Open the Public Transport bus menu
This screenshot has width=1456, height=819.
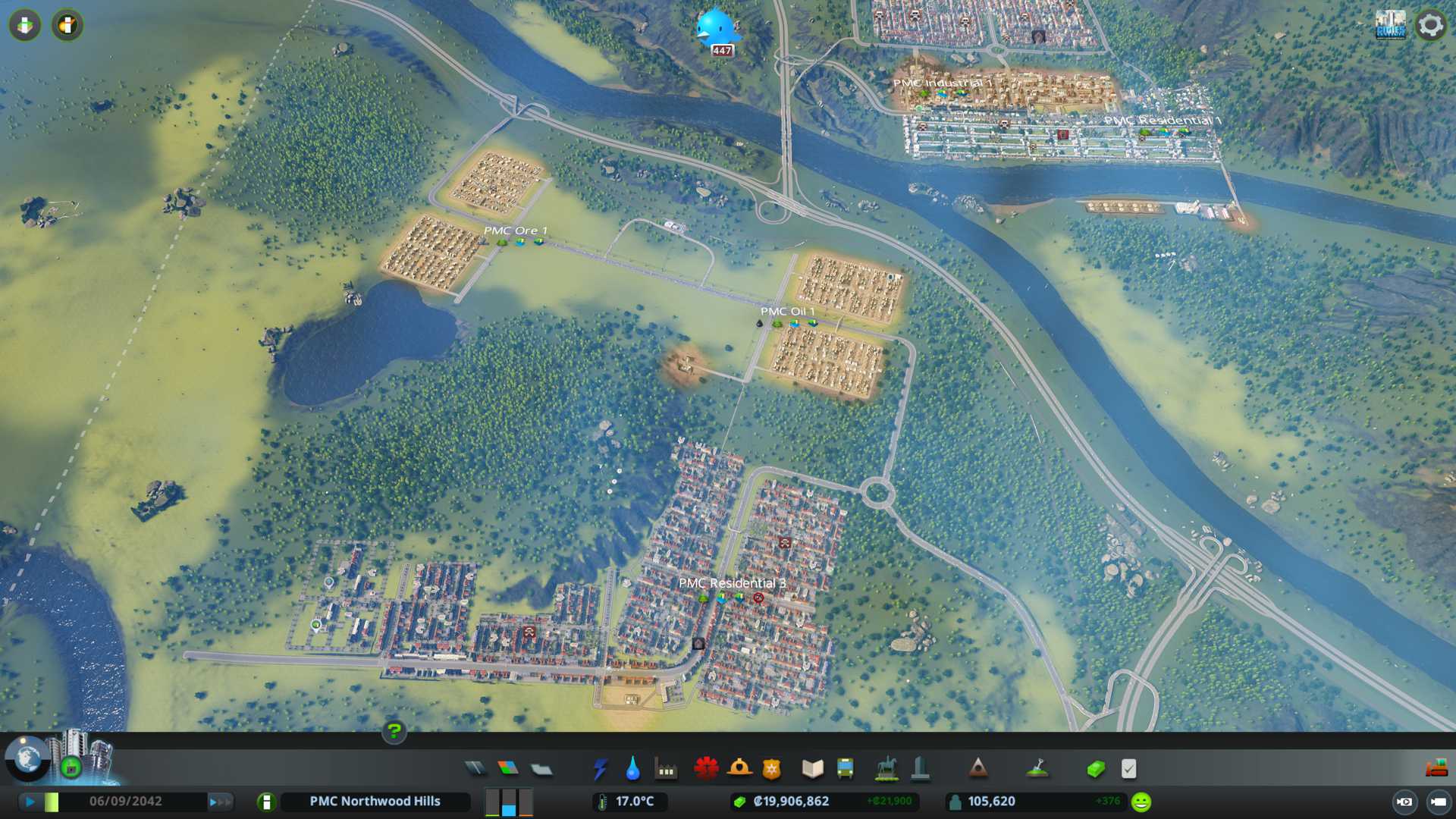pyautogui.click(x=845, y=769)
